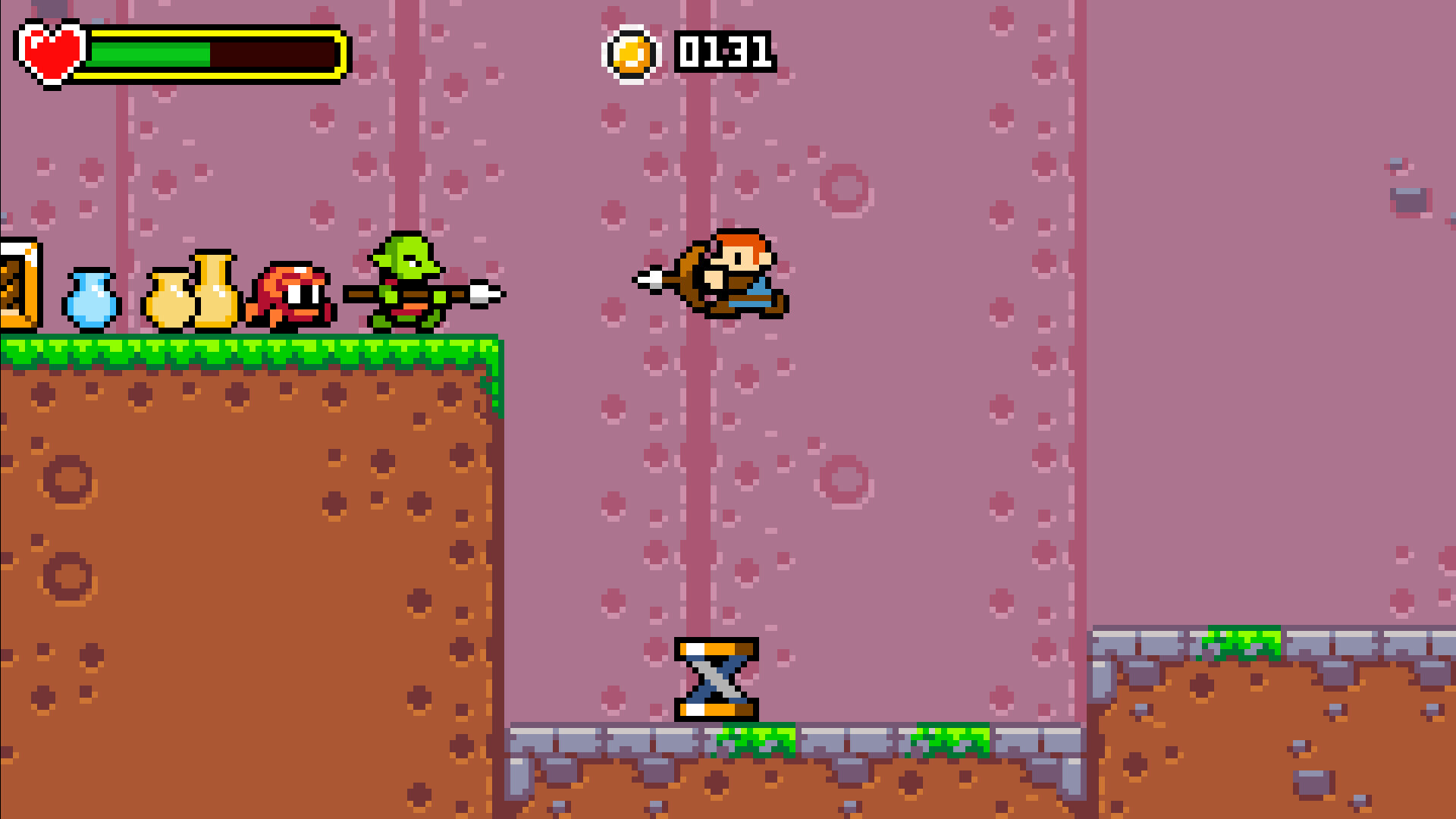Select the coin counter reading 0131

tap(724, 51)
